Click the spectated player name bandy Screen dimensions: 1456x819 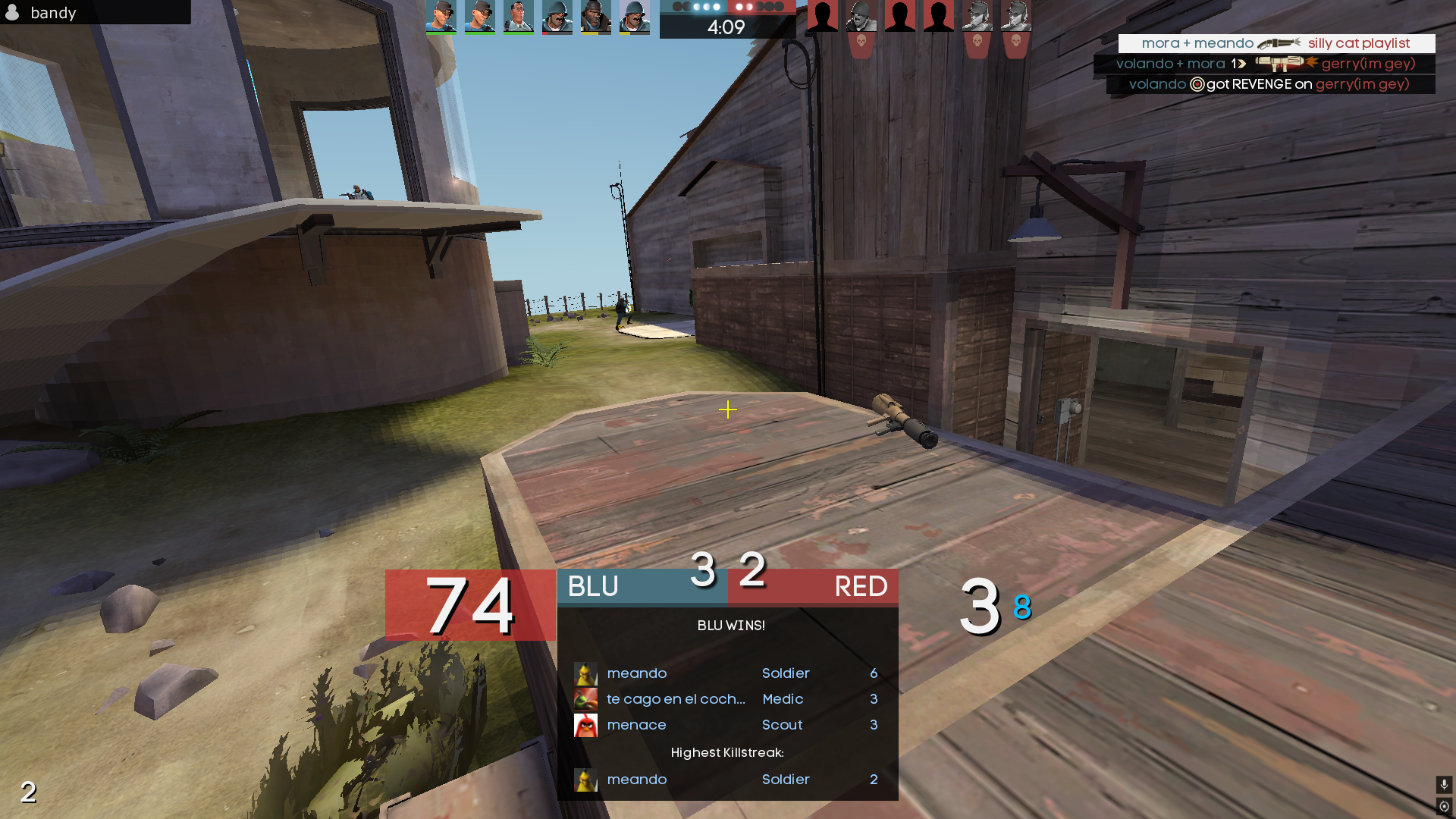(x=53, y=13)
